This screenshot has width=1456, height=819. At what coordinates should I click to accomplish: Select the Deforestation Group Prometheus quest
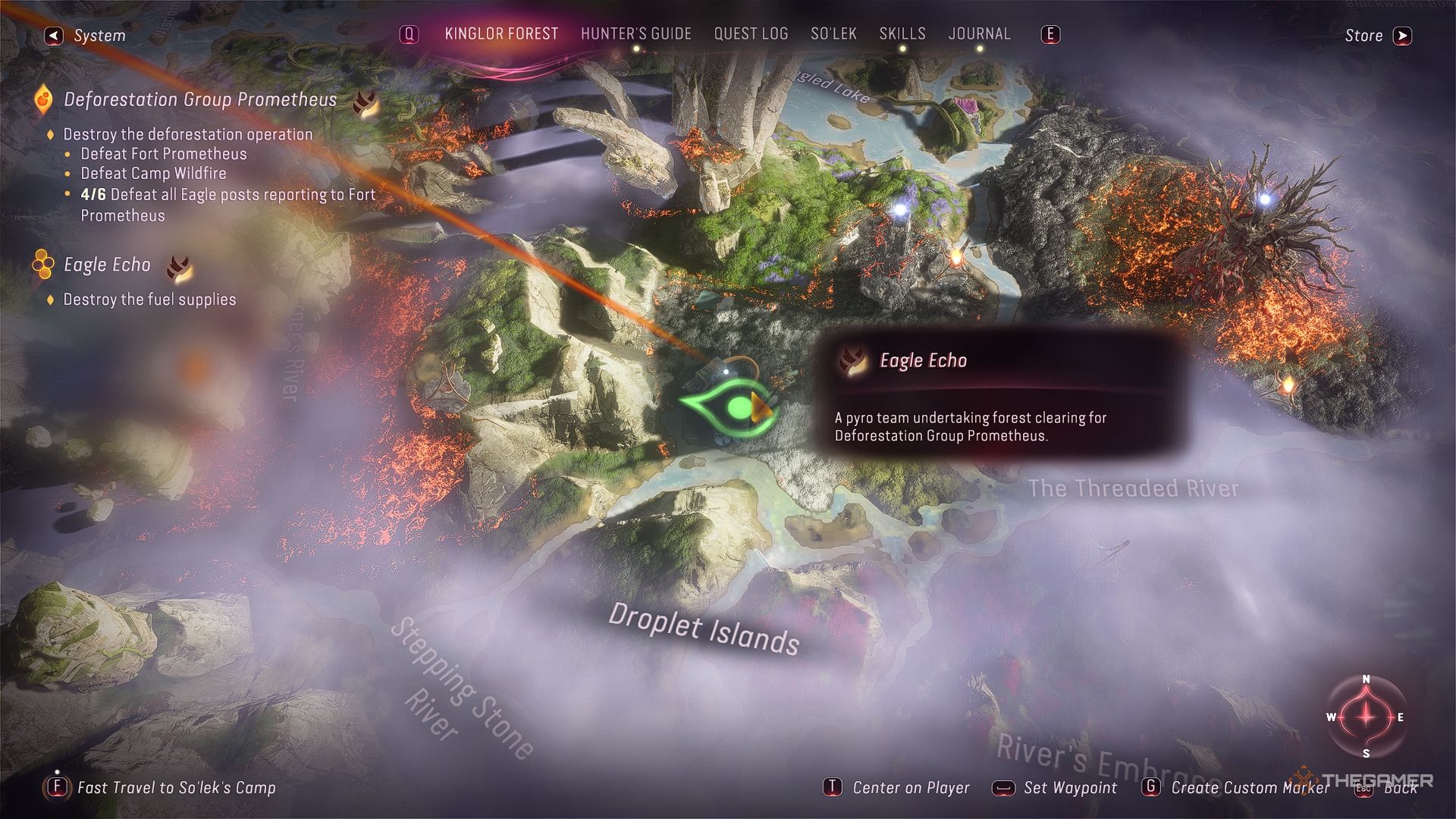[199, 99]
